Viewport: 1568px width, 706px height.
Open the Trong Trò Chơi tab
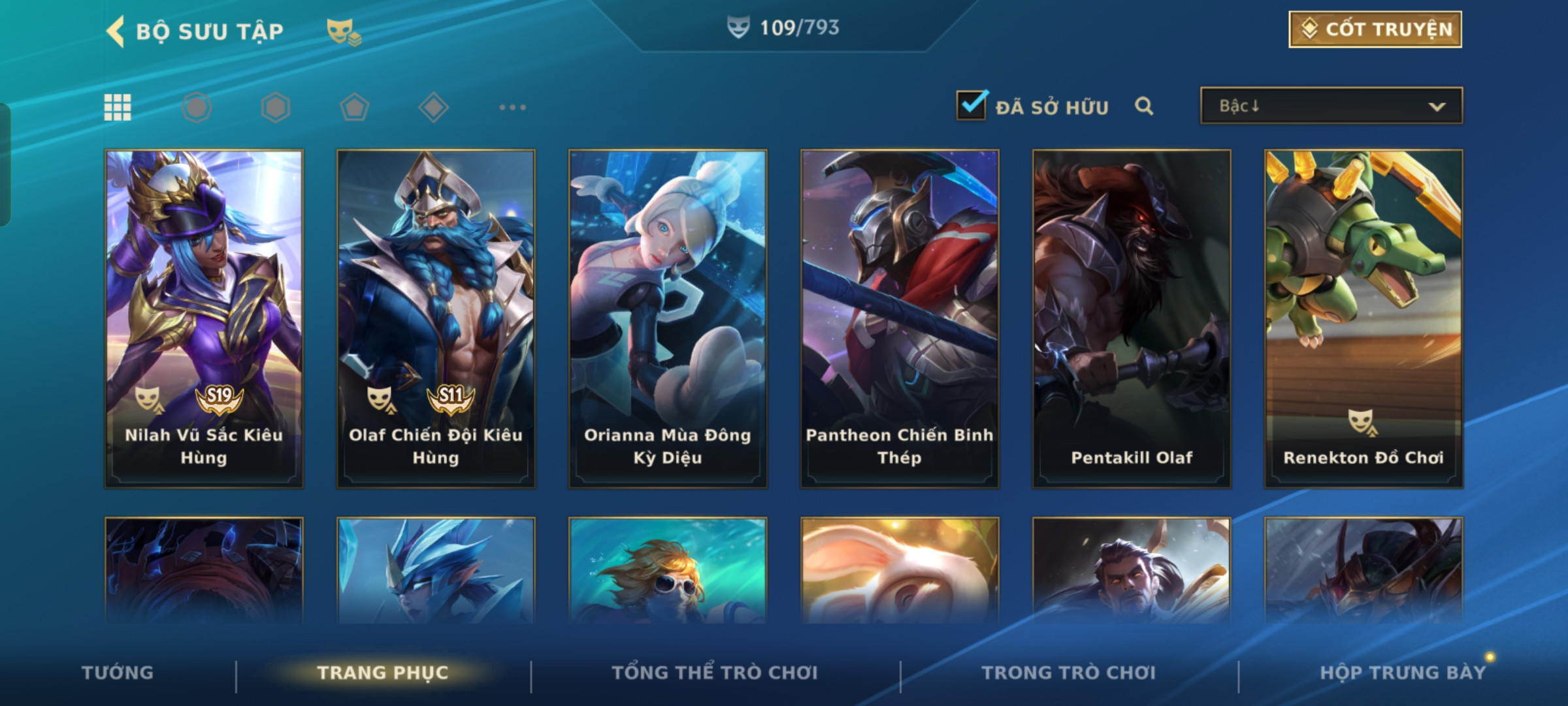[x=1069, y=673]
